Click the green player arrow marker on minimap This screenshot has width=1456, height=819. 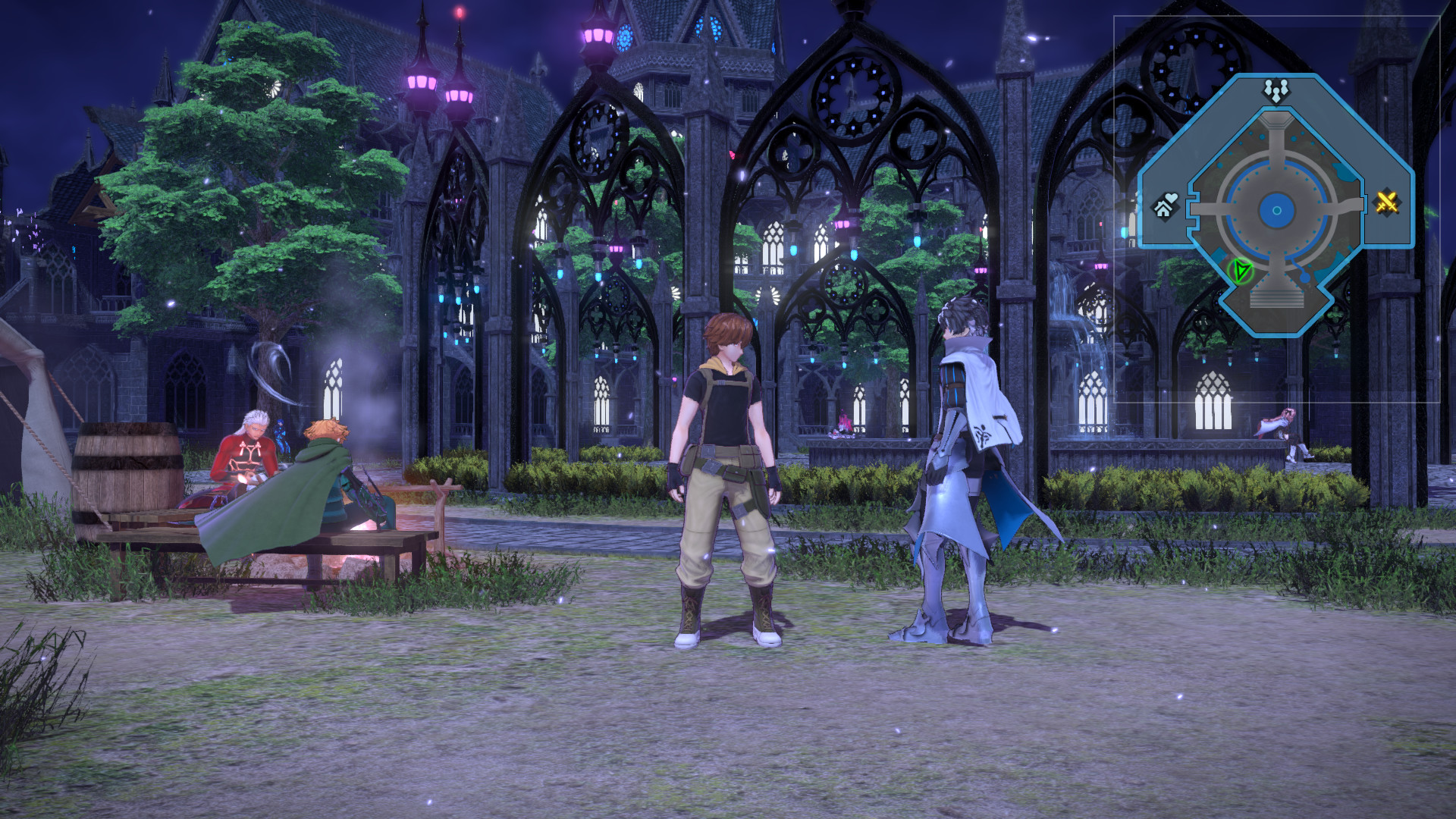coord(1242,271)
